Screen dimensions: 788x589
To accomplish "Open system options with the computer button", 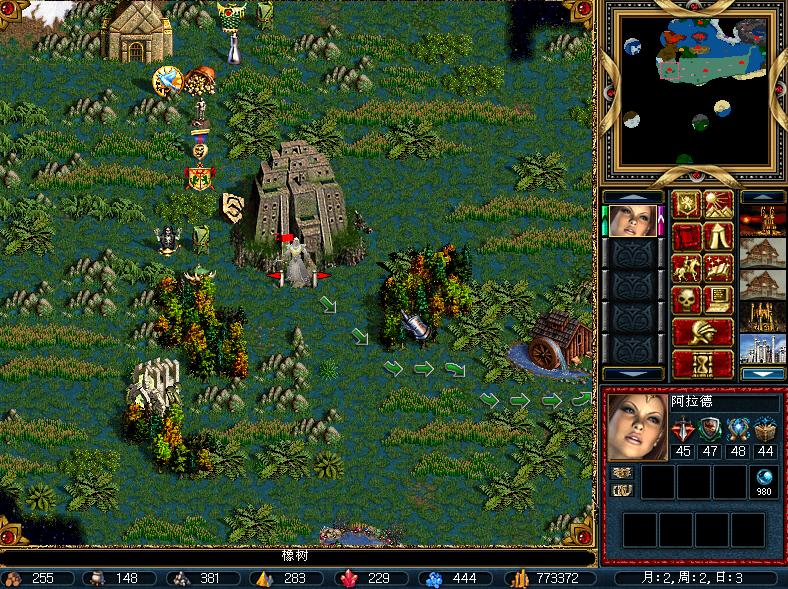I will pos(717,299).
